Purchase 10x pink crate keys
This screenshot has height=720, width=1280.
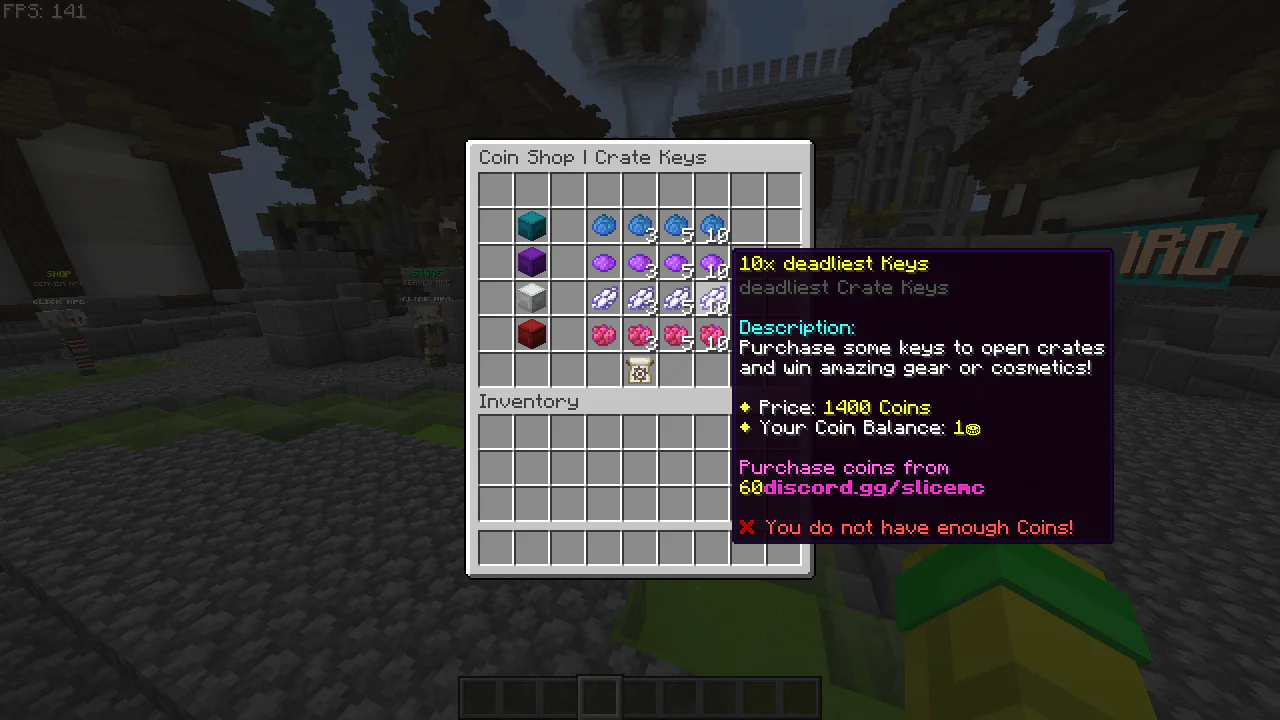(711, 333)
